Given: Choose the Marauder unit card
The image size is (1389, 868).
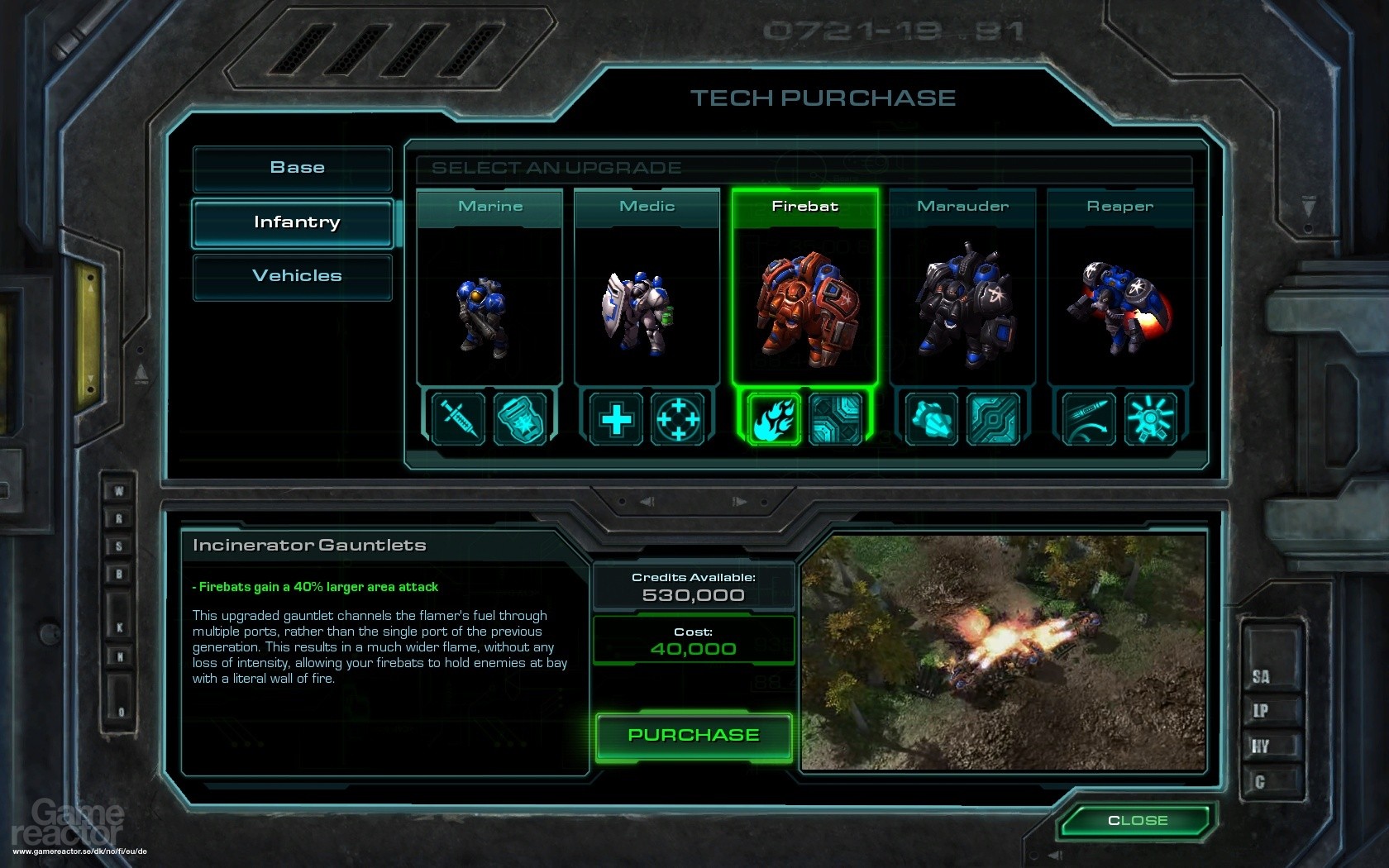Looking at the screenshot, I should coord(962,289).
